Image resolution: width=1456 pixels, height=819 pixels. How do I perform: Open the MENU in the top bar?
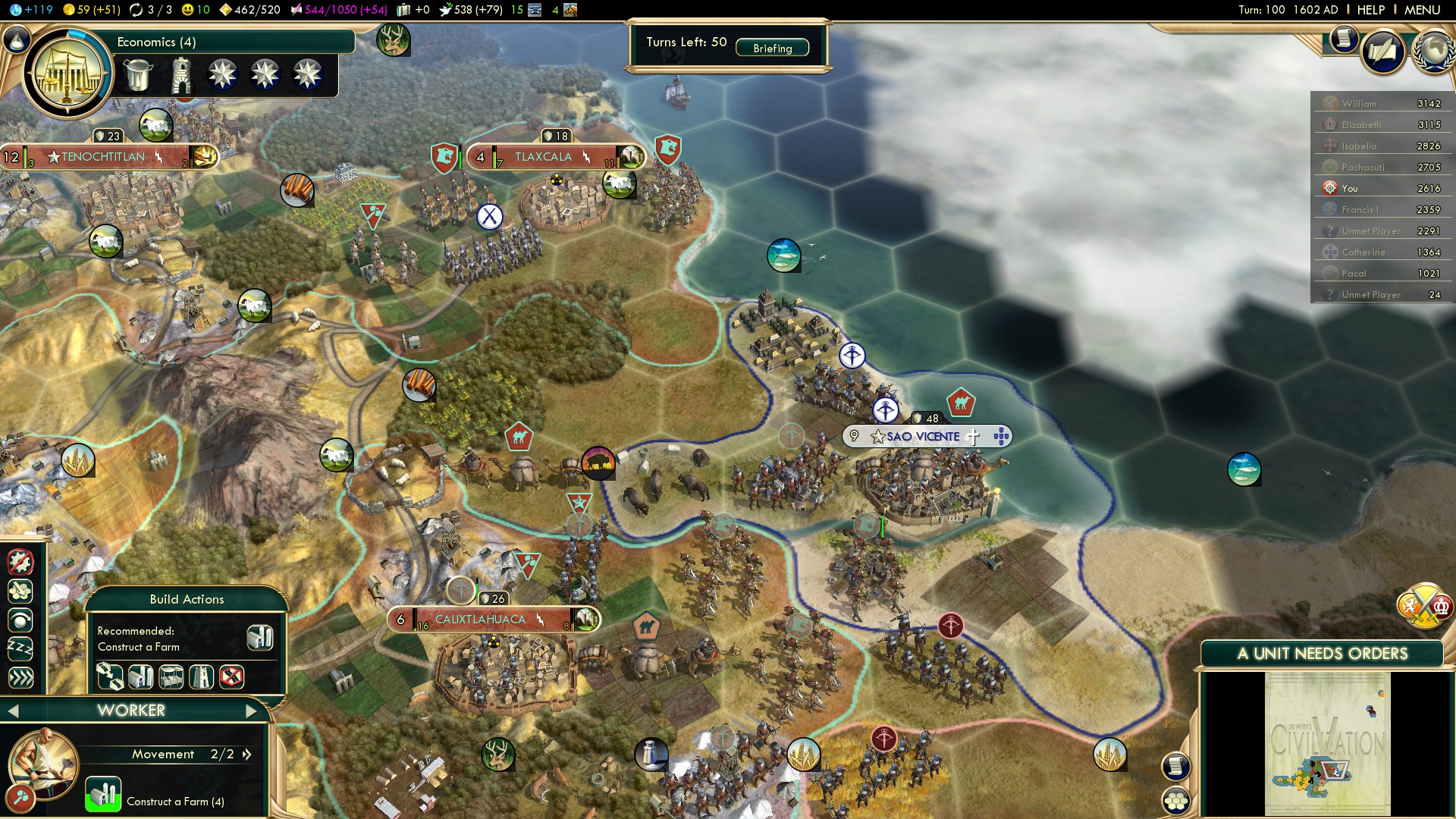click(x=1422, y=10)
